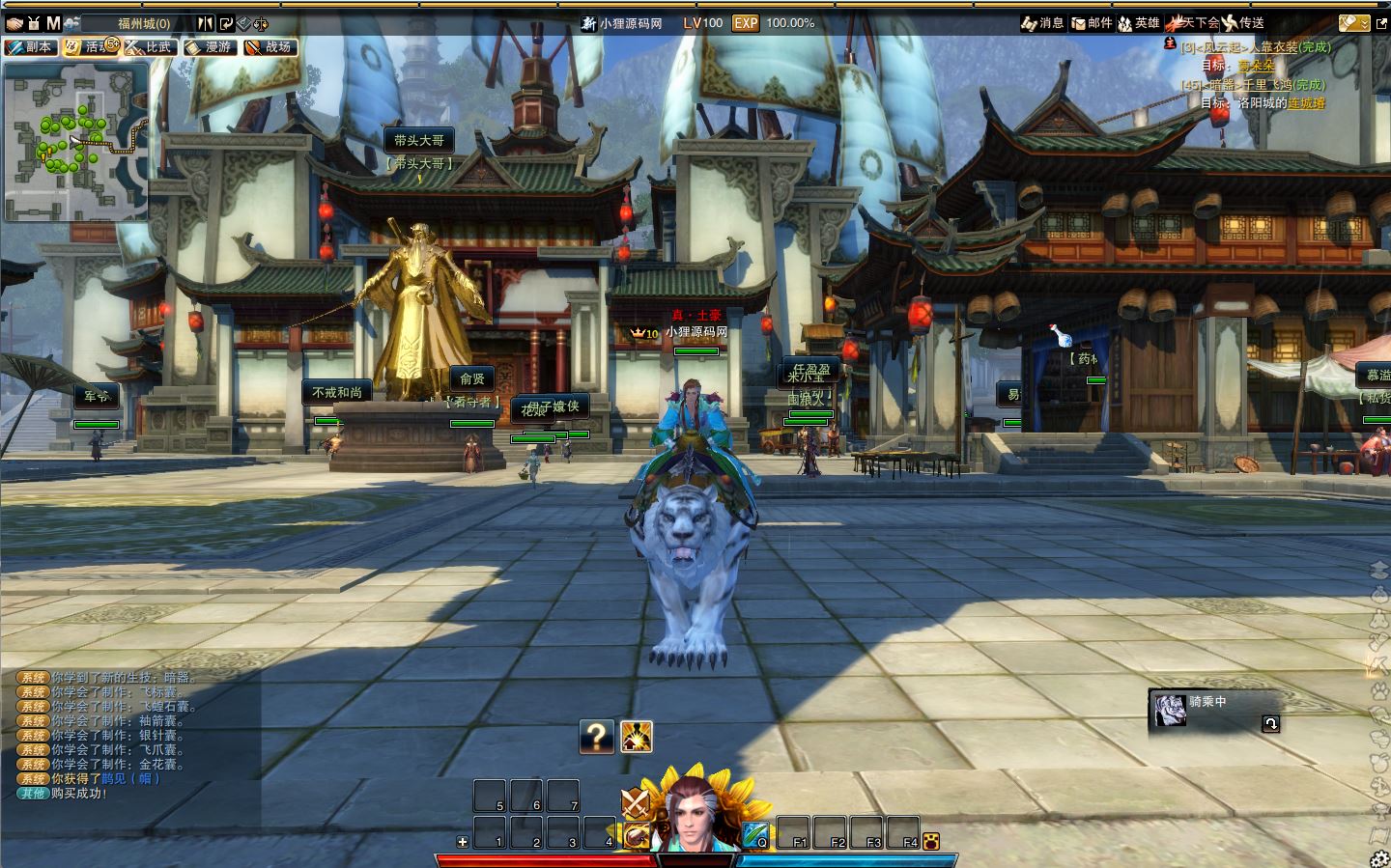Choose the 漫游 roaming button

coord(210,46)
